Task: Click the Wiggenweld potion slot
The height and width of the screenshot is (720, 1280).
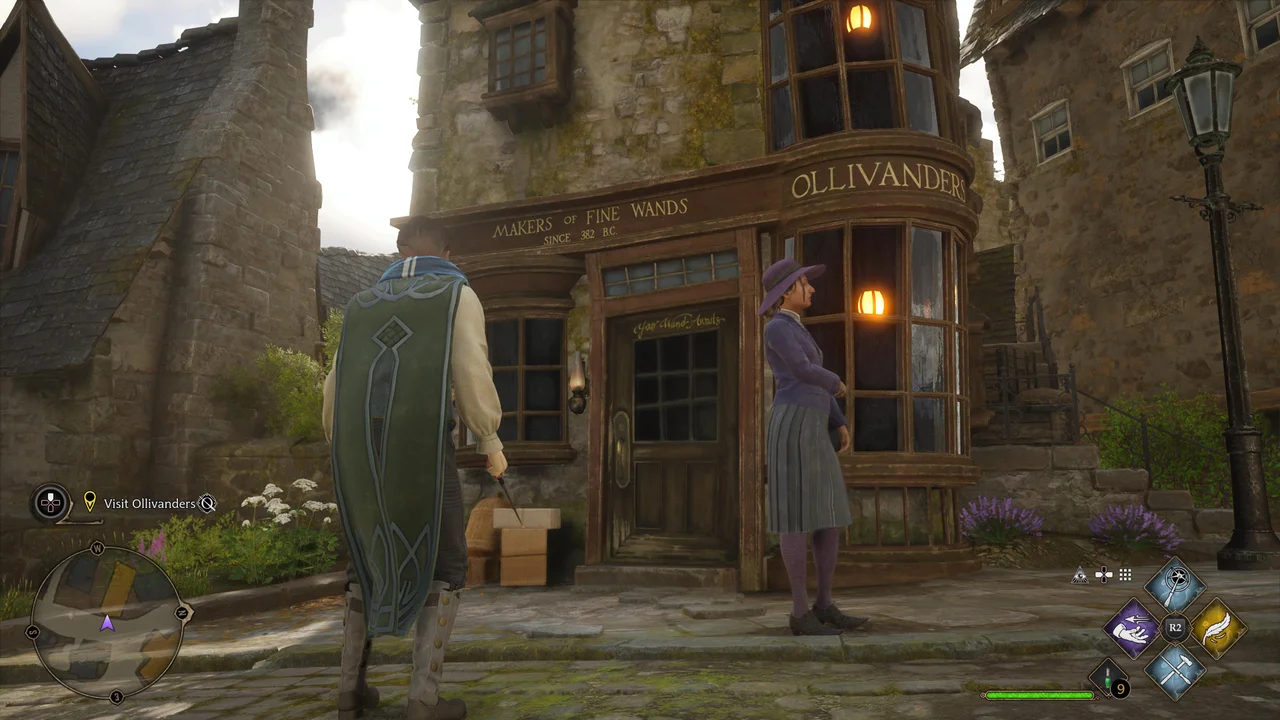Action: [x=1107, y=677]
